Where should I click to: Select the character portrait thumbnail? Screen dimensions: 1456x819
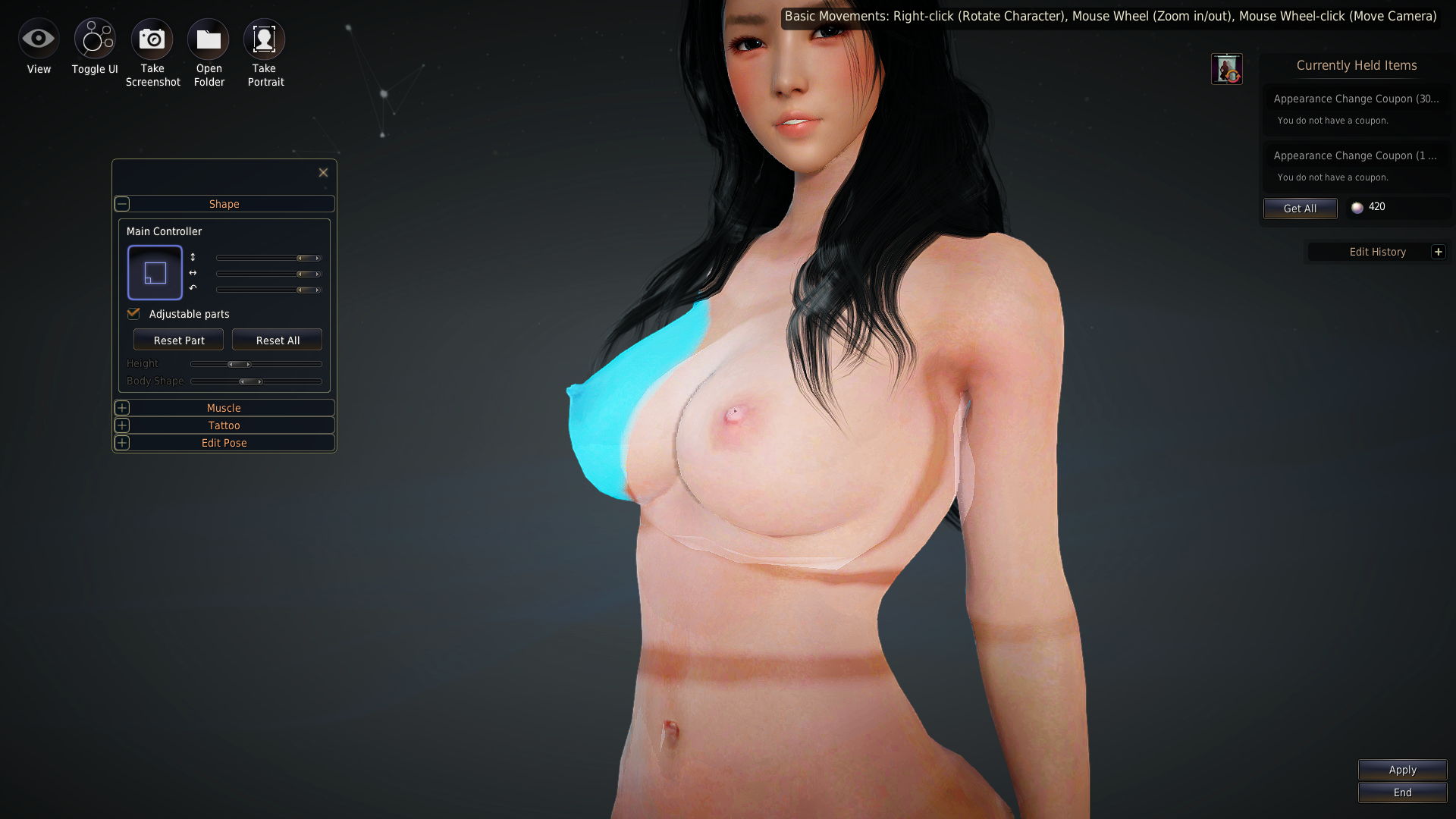[1227, 68]
